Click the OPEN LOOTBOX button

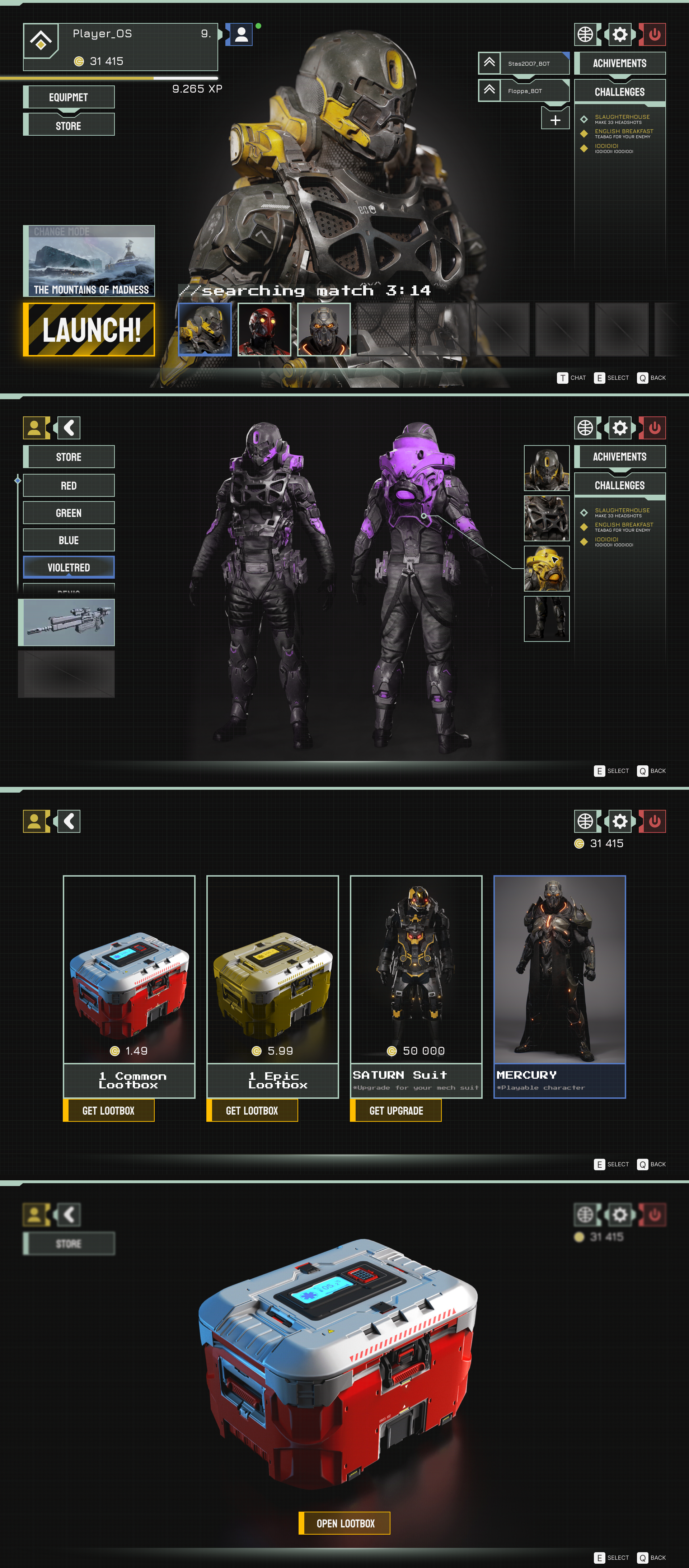(344, 1523)
